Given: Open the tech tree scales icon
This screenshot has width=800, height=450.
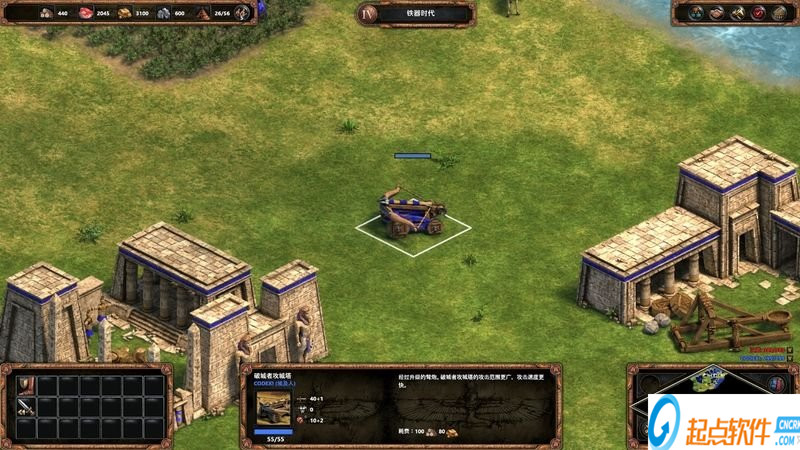Looking at the screenshot, I should point(694,13).
